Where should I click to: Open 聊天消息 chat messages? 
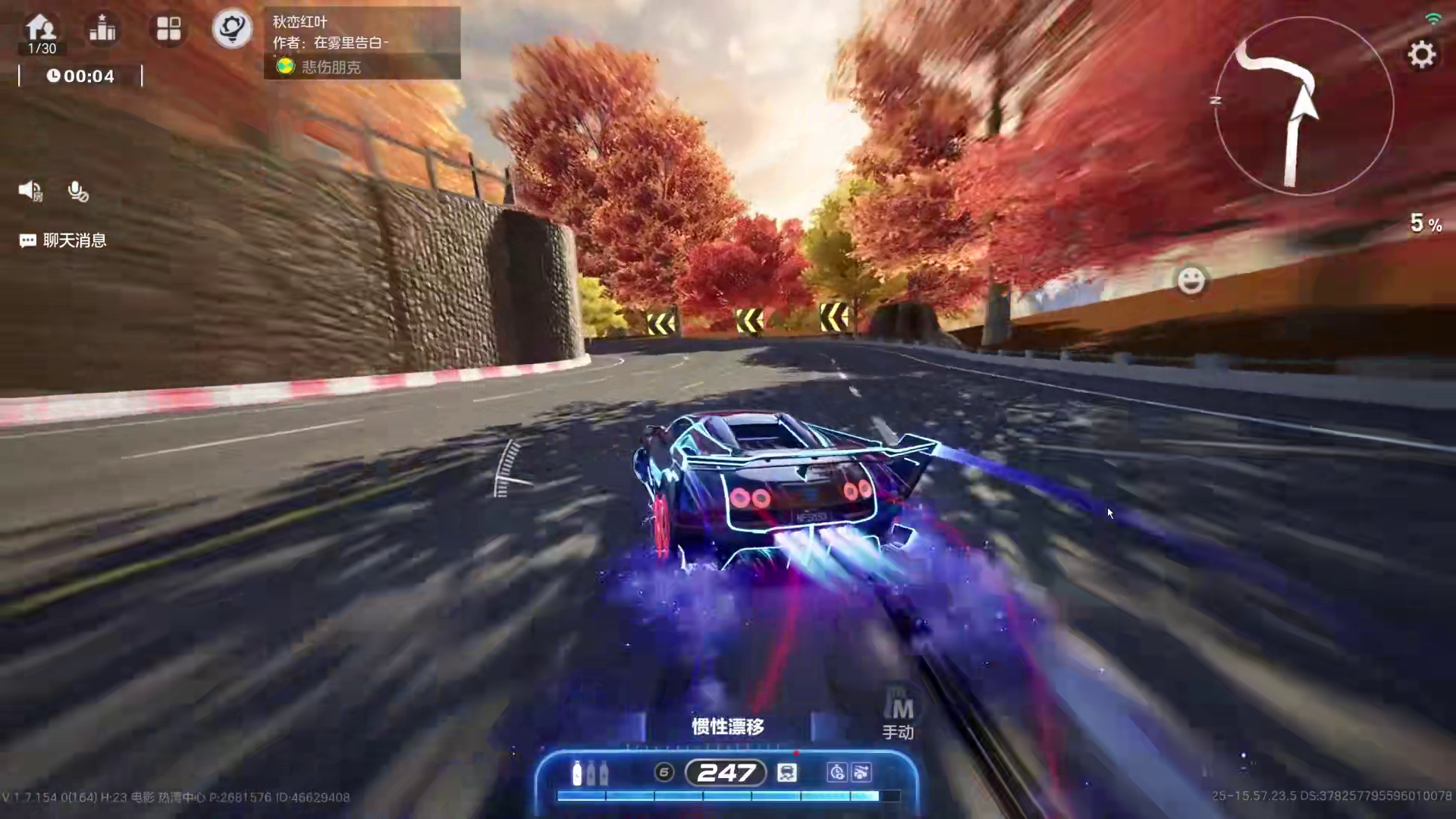63,240
